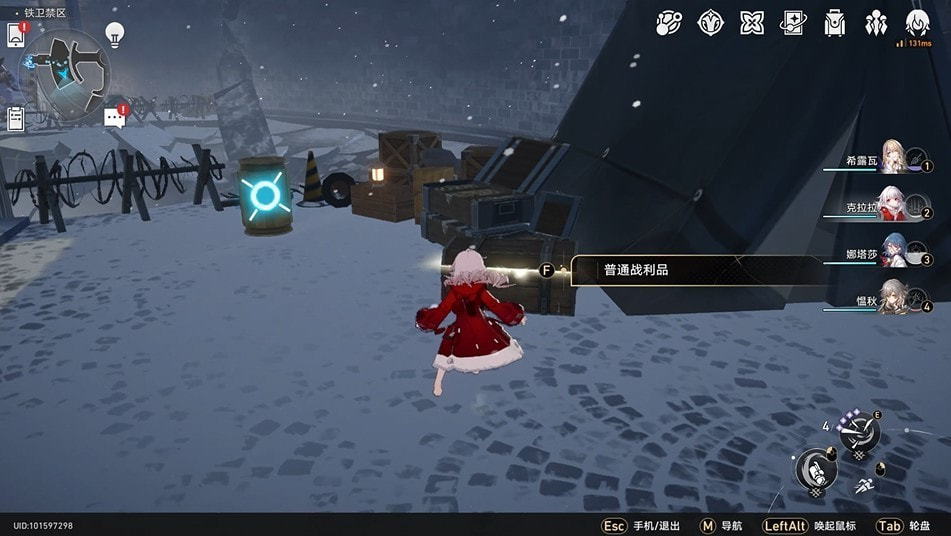
Task: Pick up the 普通战利品 loot prompt
Action: pyautogui.click(x=690, y=270)
